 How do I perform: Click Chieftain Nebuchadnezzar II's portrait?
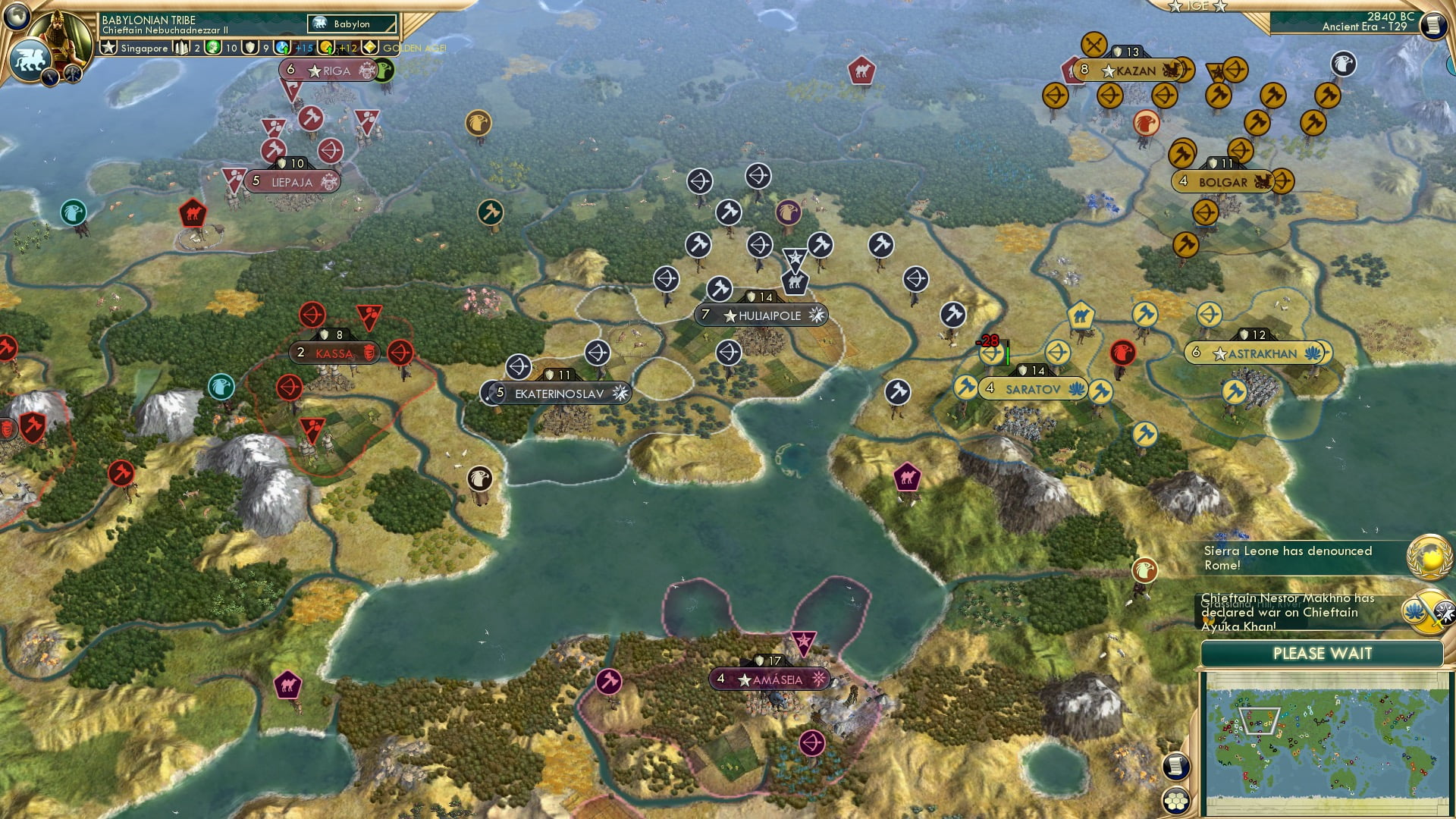coord(59,36)
